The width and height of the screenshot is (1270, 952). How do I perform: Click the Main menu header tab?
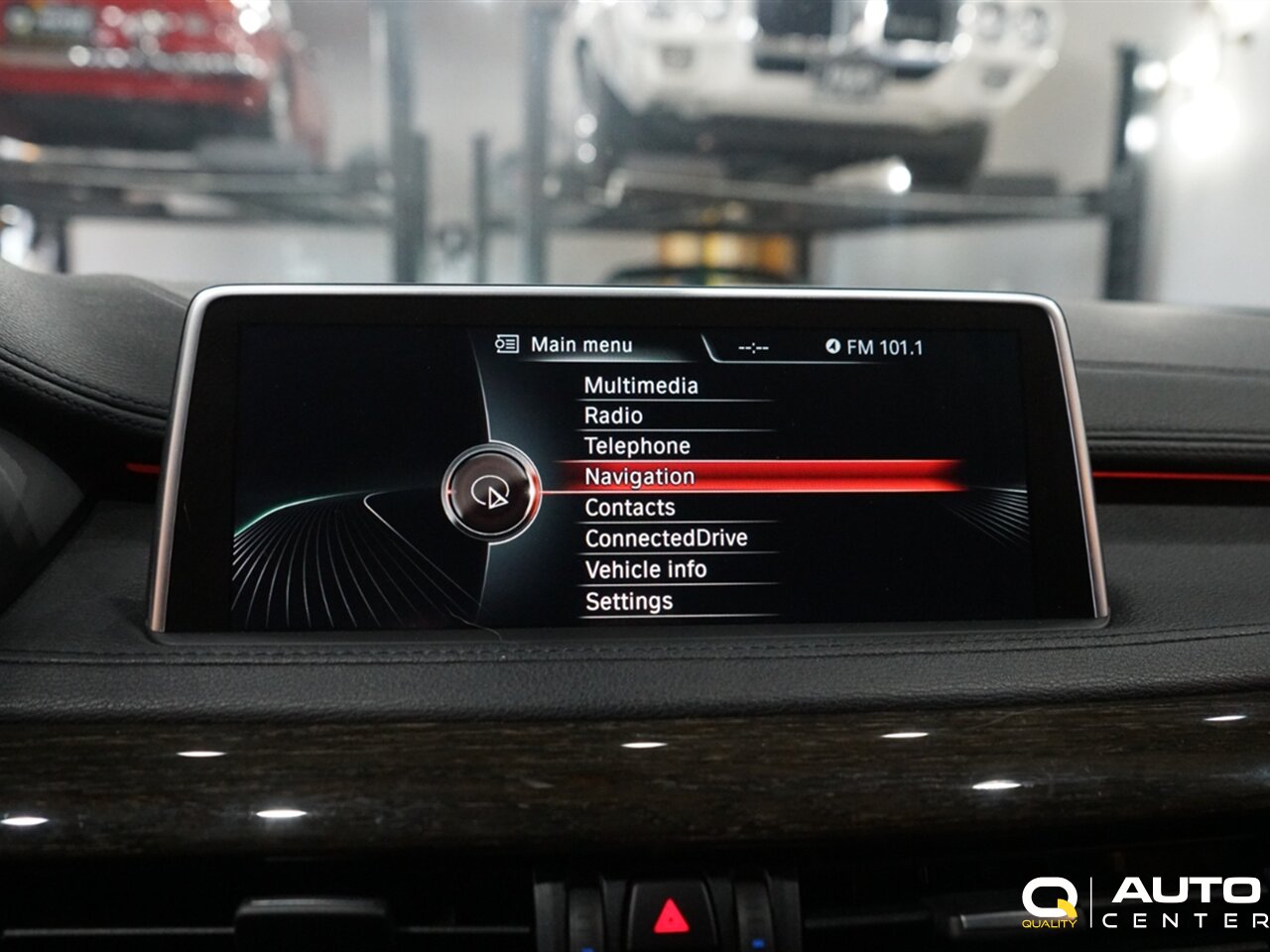tap(580, 345)
